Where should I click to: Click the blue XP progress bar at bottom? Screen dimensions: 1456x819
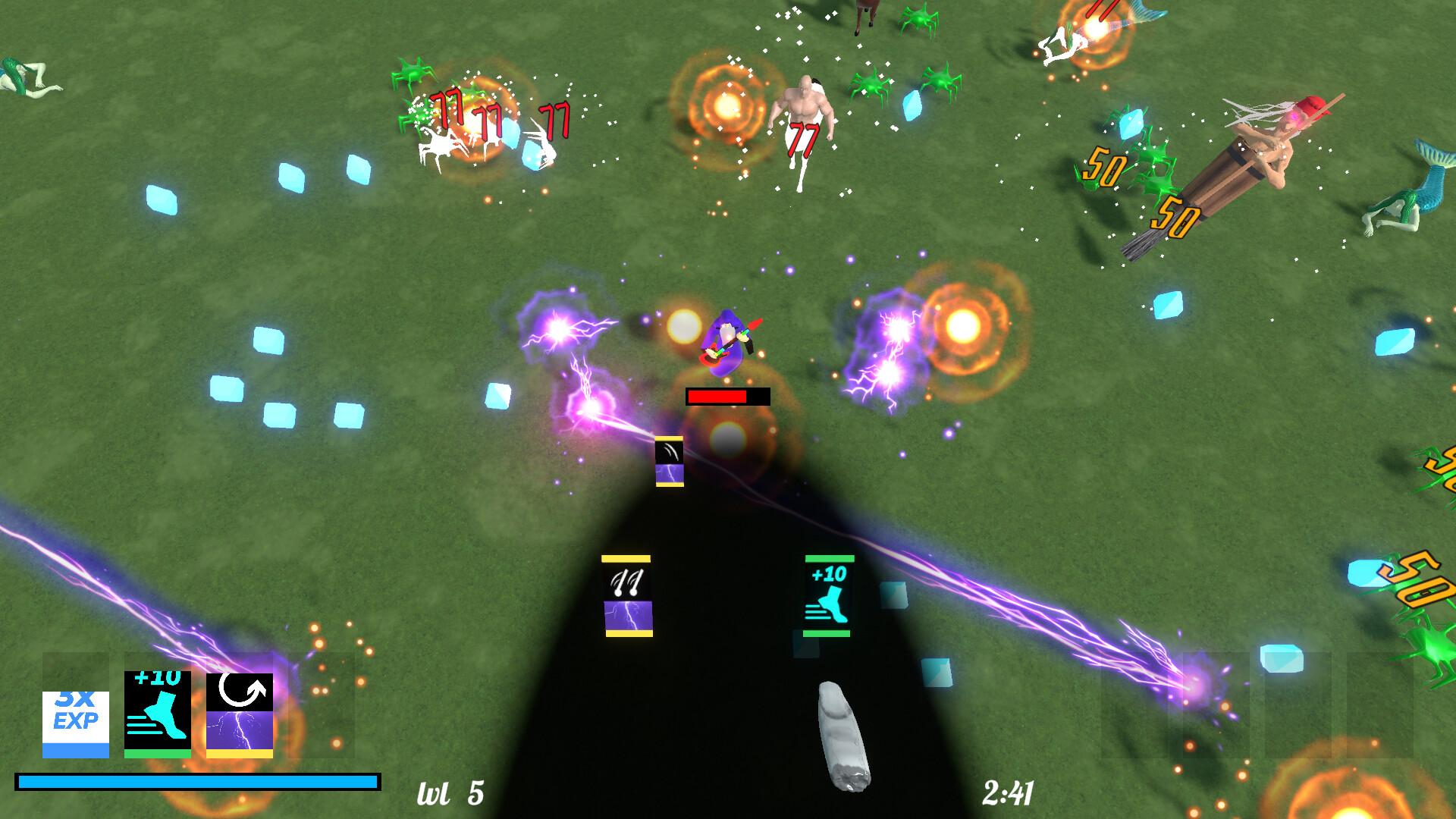(x=197, y=780)
